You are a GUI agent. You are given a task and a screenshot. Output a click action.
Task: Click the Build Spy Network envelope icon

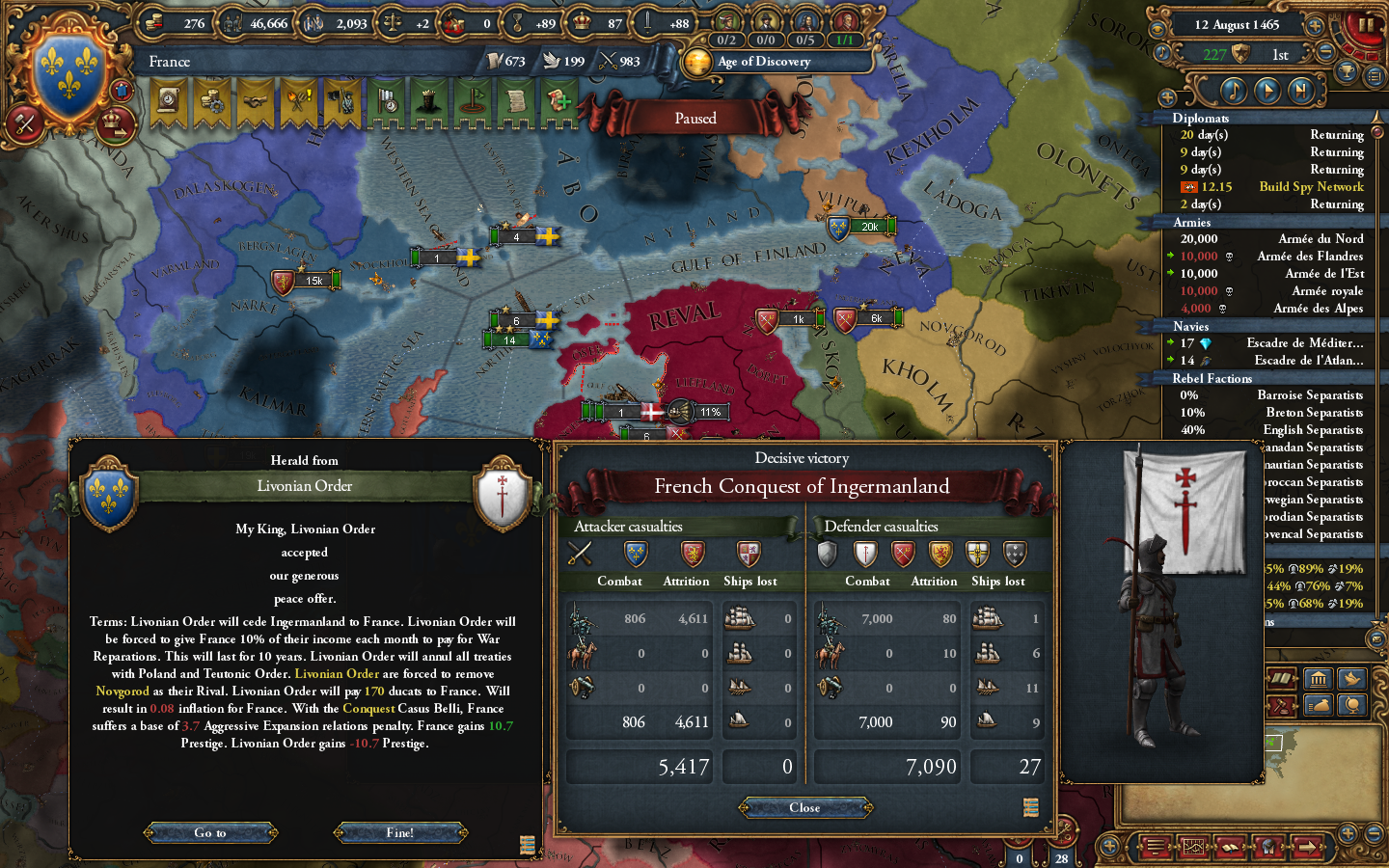(1189, 186)
